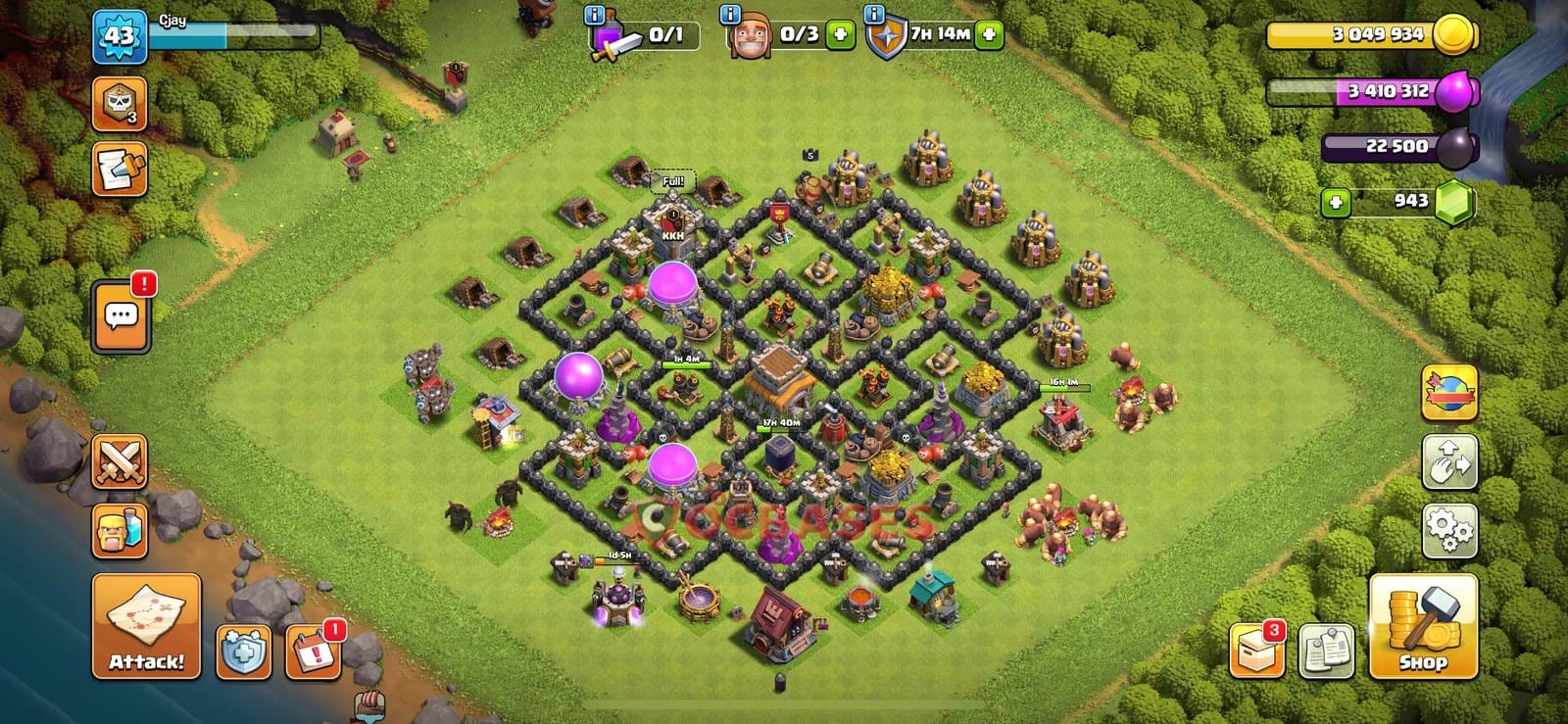
Task: Open the clan chat bubble icon
Action: coord(120,314)
